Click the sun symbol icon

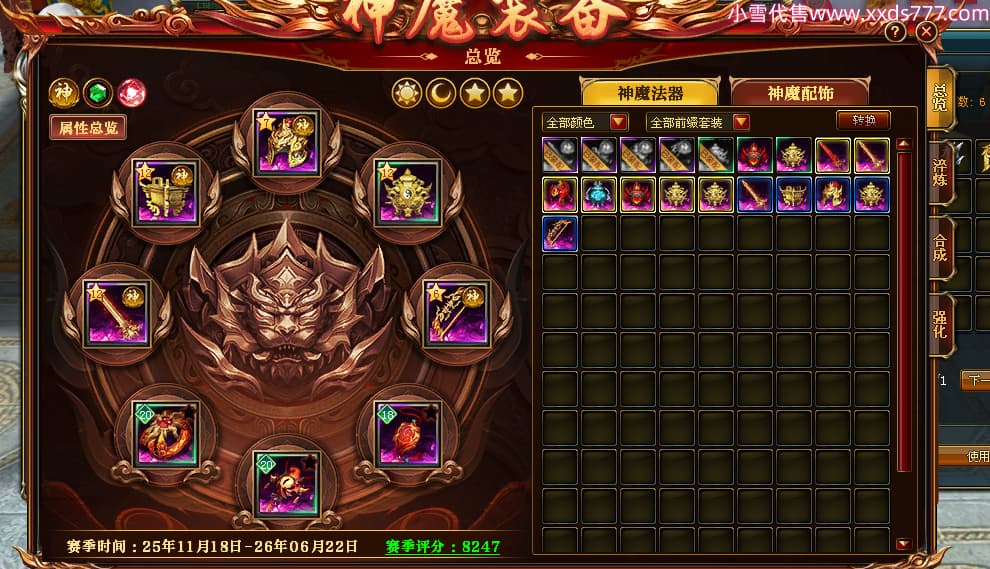click(x=408, y=94)
